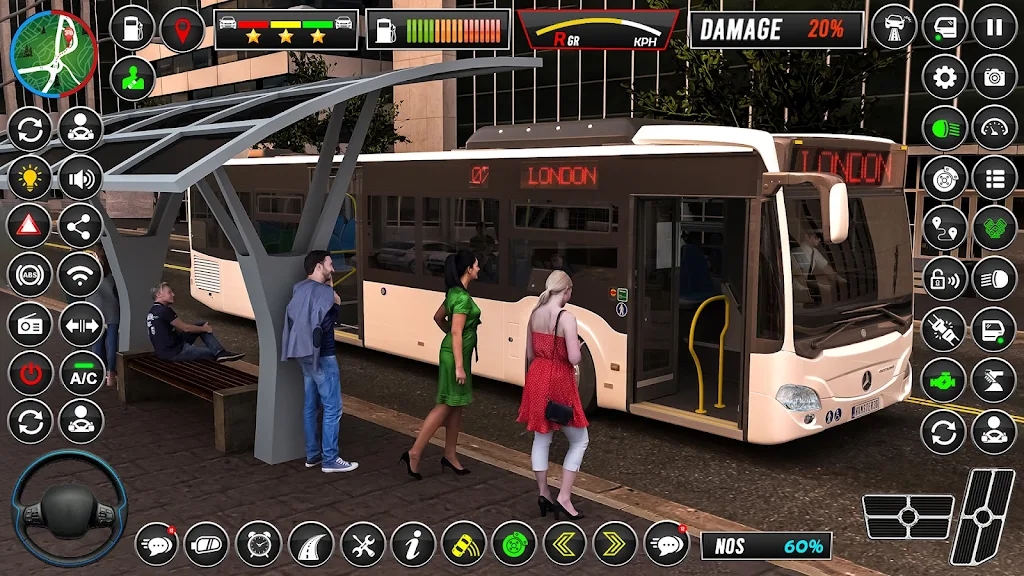Viewport: 1024px width, 576px height.
Task: Activate the left yellow chevron indicator
Action: pyautogui.click(x=564, y=544)
